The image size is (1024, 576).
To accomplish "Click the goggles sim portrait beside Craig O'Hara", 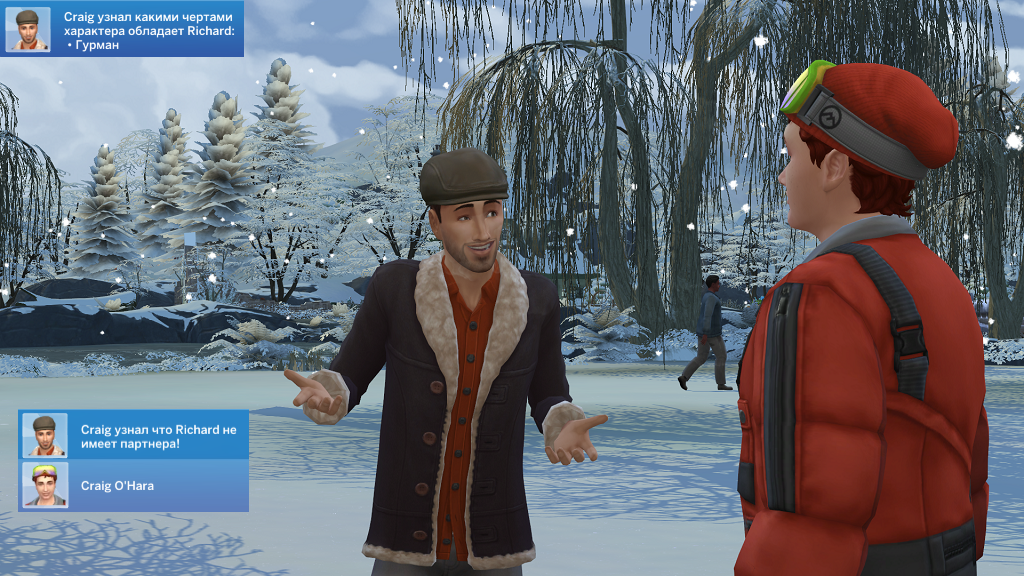I will point(45,485).
